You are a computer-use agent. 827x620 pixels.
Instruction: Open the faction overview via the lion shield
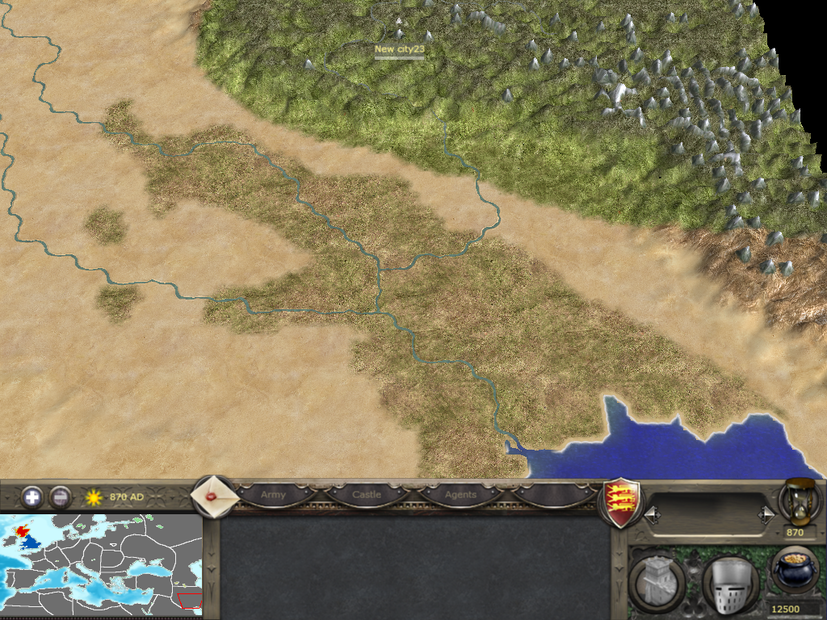[620, 499]
